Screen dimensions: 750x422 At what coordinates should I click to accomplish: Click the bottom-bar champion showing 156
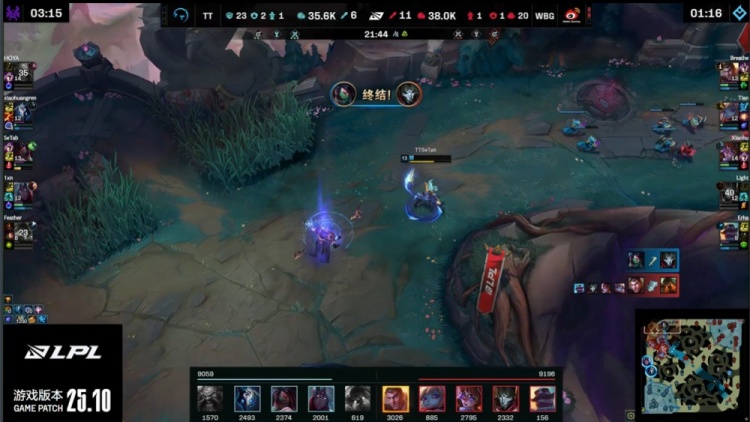(x=542, y=398)
